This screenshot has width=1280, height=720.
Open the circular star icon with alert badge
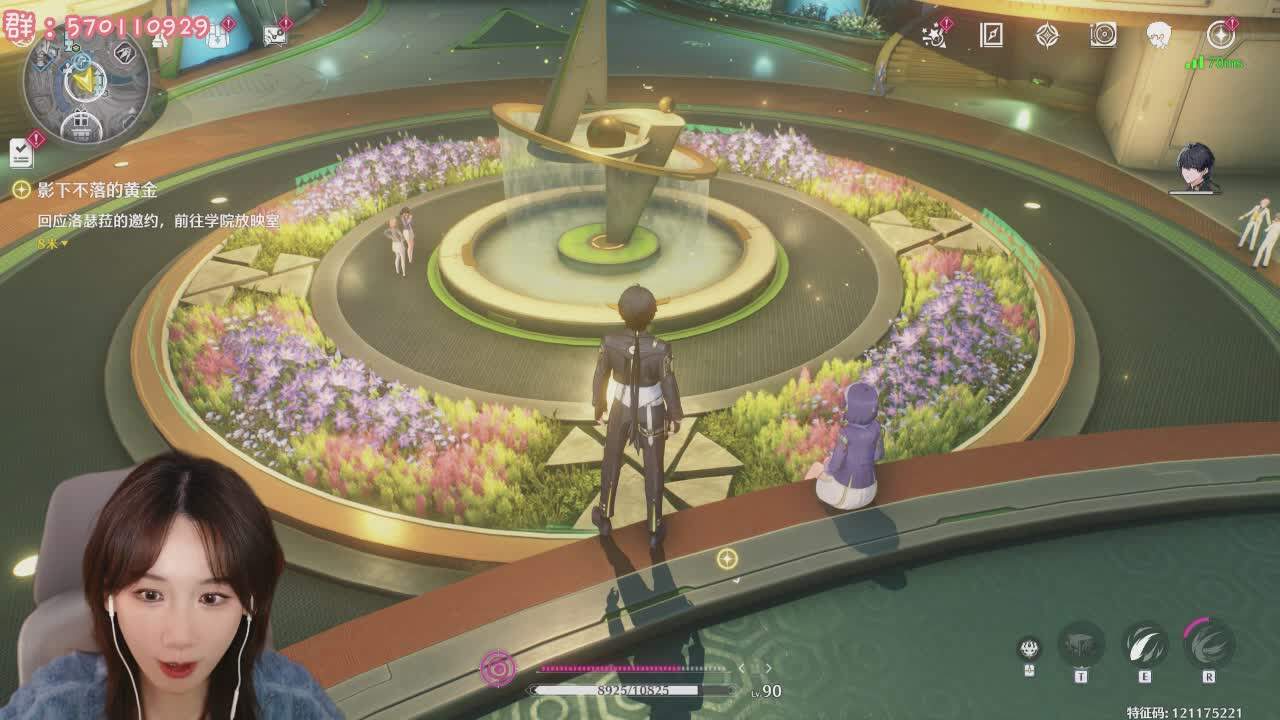coord(1220,36)
